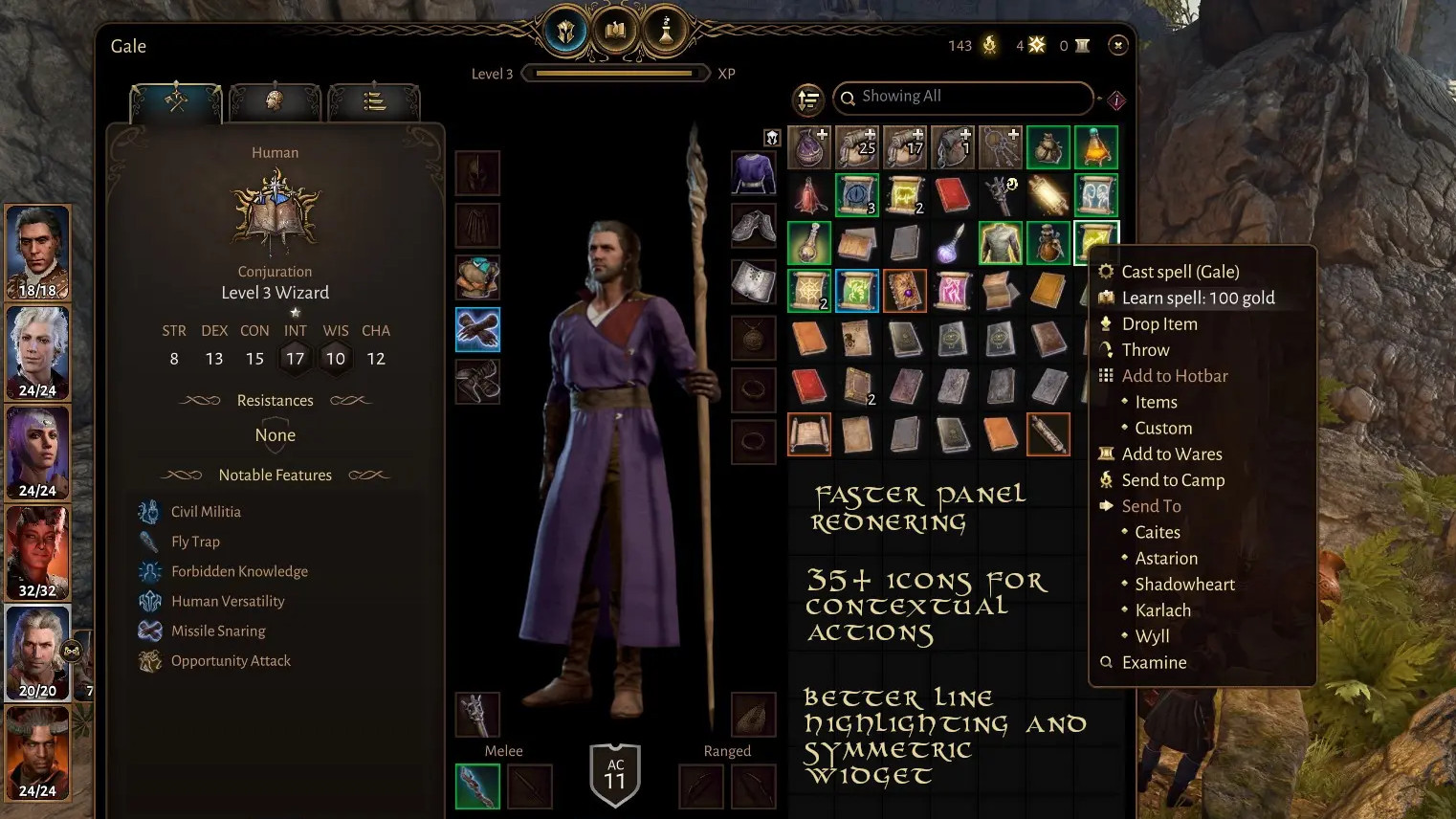The image size is (1456, 819).
Task: Click the Civil Militia feature icon
Action: pos(150,511)
